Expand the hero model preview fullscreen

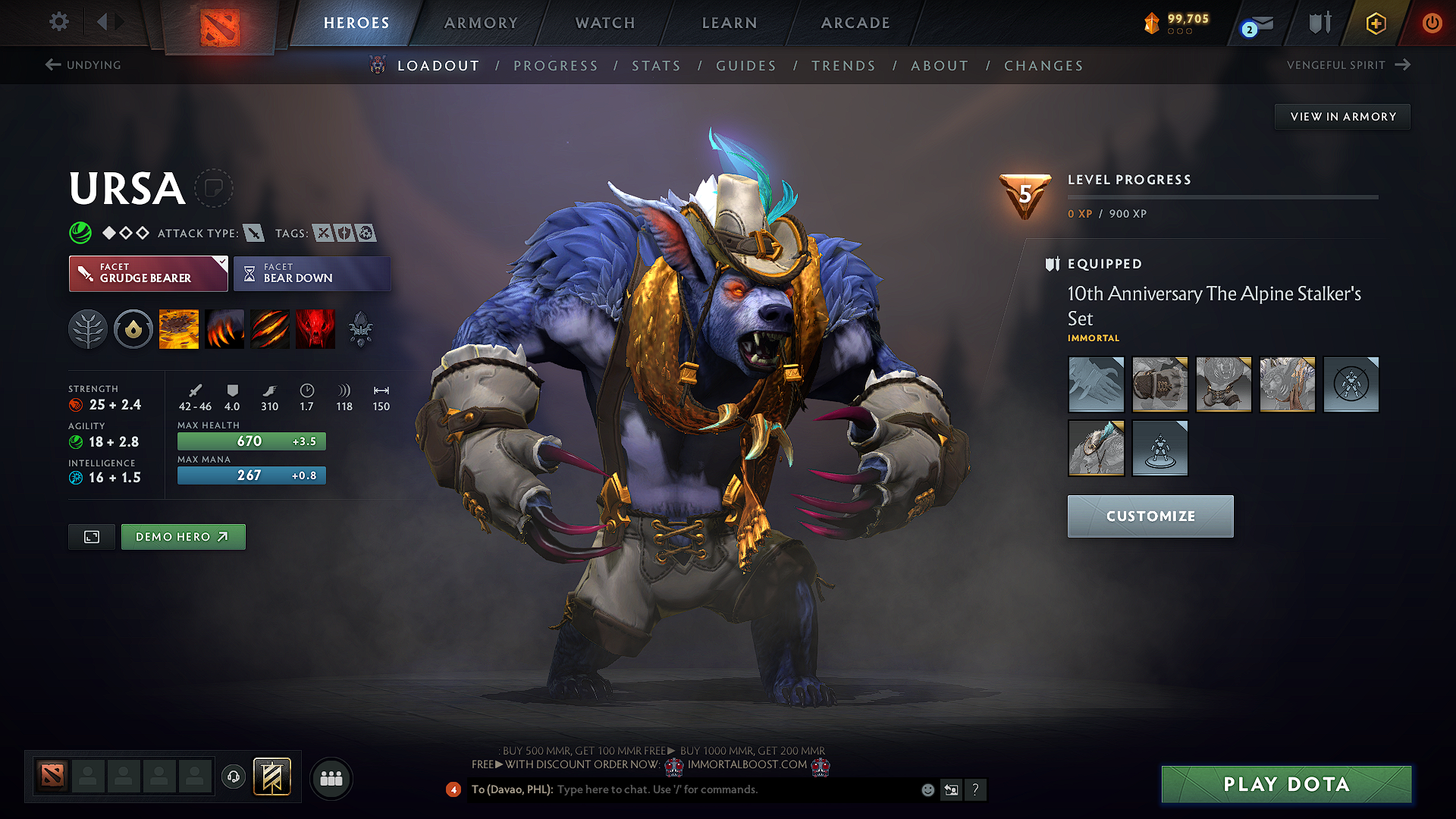point(91,536)
